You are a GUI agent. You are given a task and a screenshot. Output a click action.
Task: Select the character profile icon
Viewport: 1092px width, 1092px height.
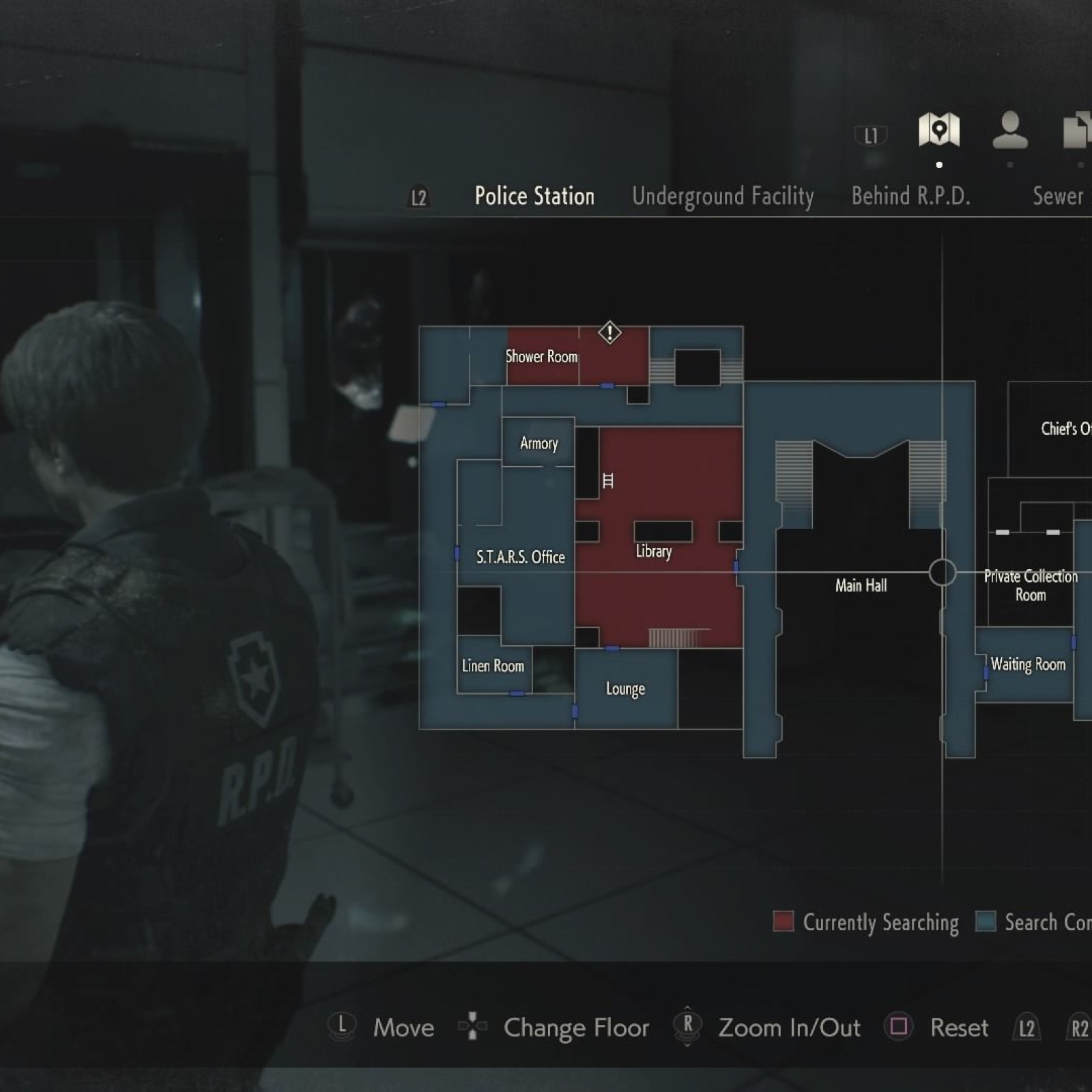click(x=1010, y=131)
